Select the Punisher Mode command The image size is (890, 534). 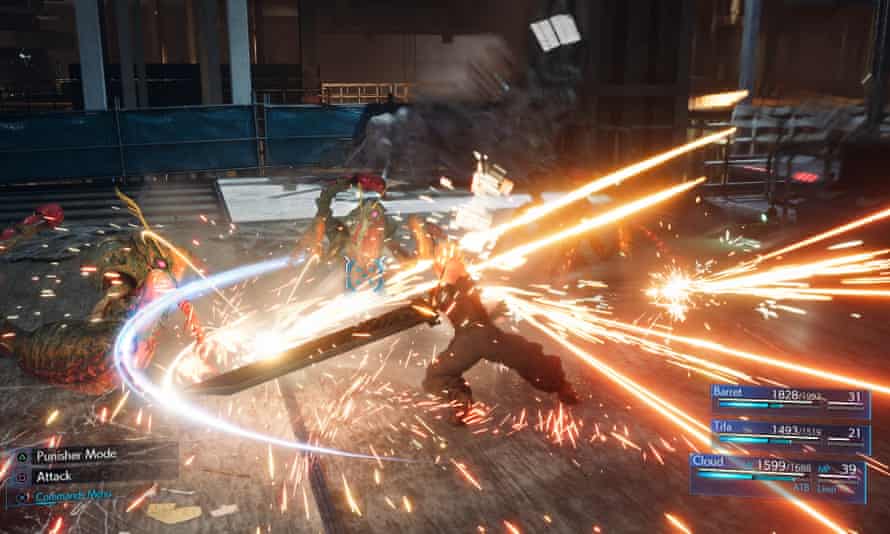pyautogui.click(x=75, y=454)
